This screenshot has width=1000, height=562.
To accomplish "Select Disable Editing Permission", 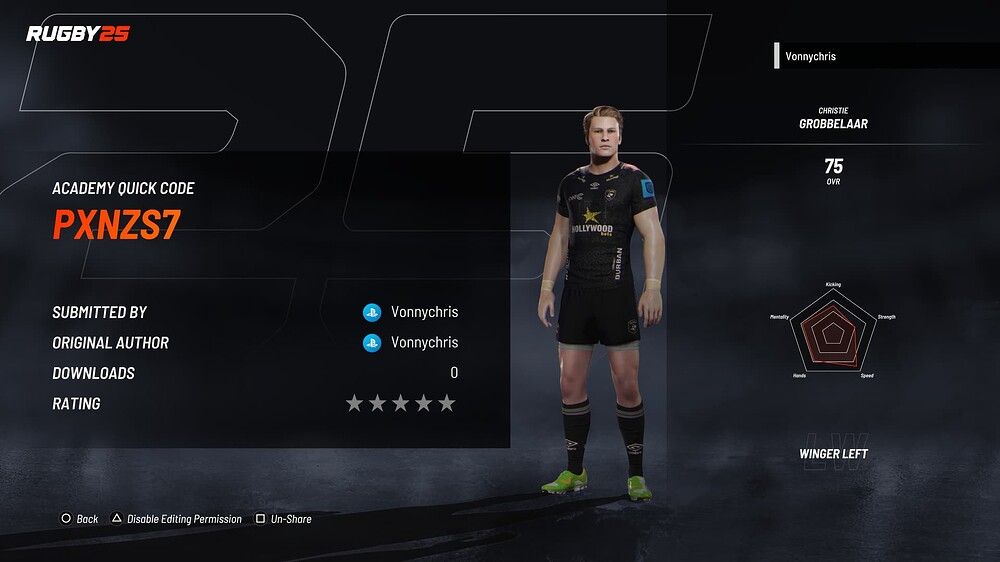I will (176, 519).
